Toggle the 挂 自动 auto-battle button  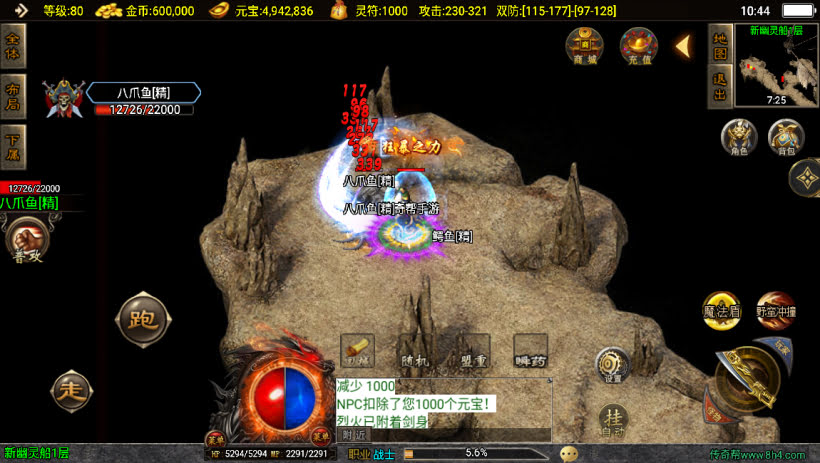614,421
